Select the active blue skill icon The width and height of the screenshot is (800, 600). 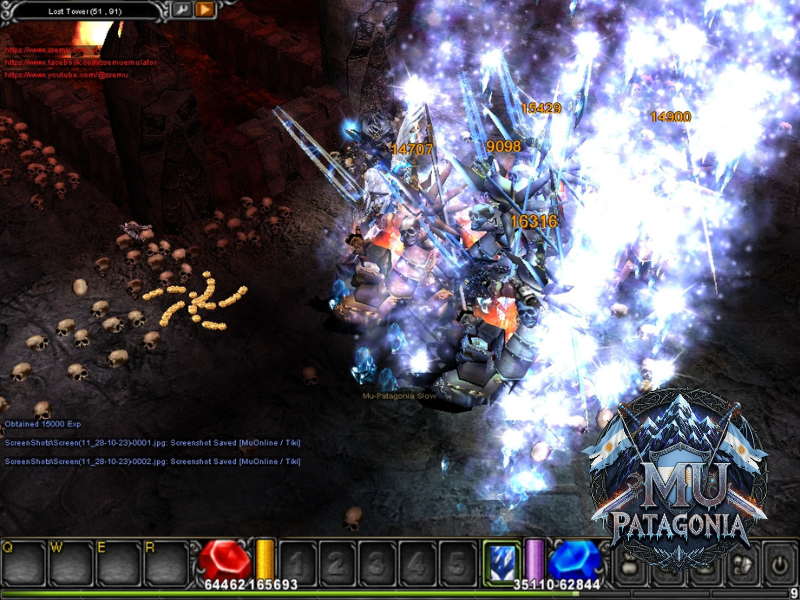501,562
